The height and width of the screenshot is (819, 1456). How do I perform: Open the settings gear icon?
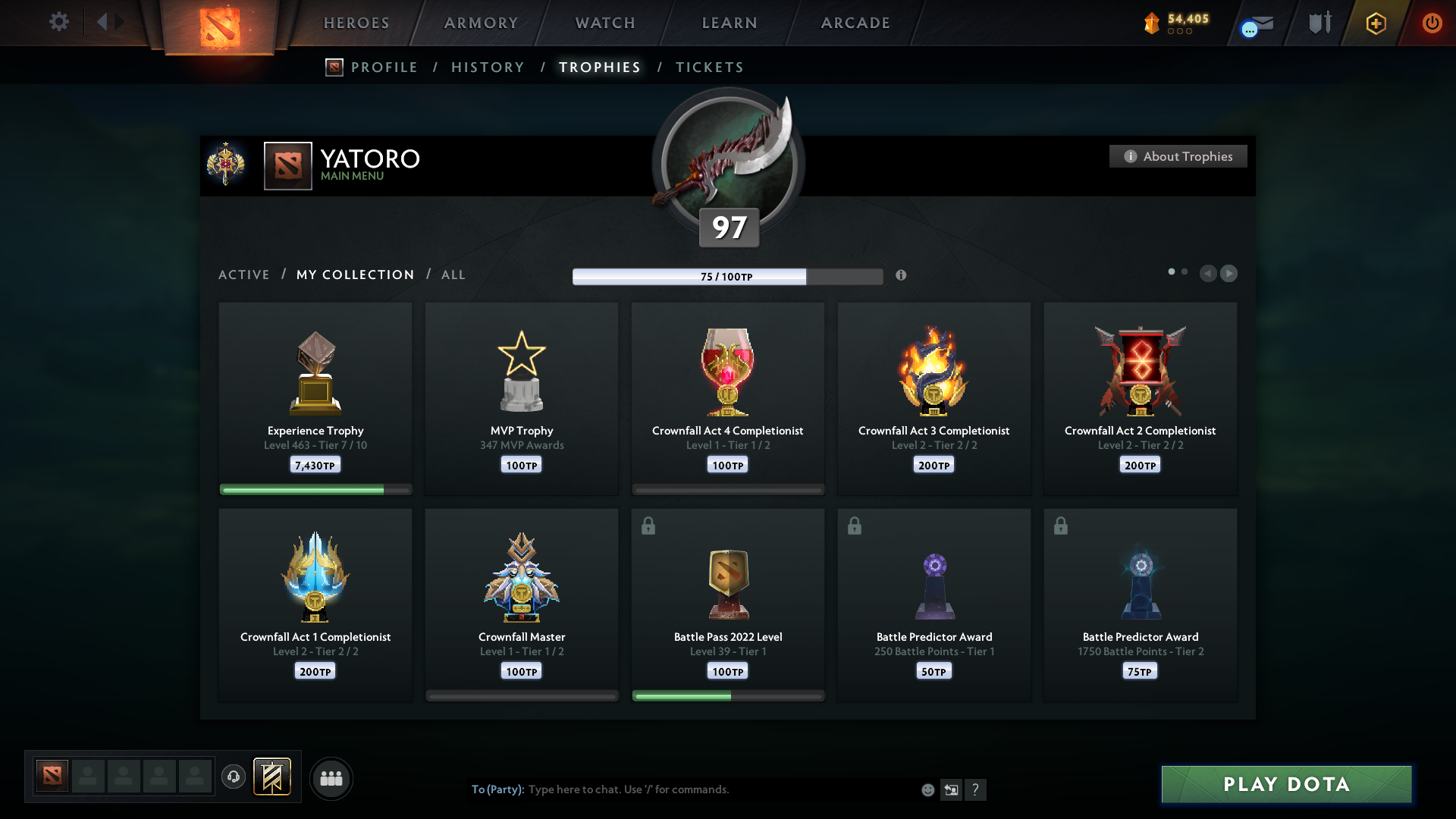(59, 22)
